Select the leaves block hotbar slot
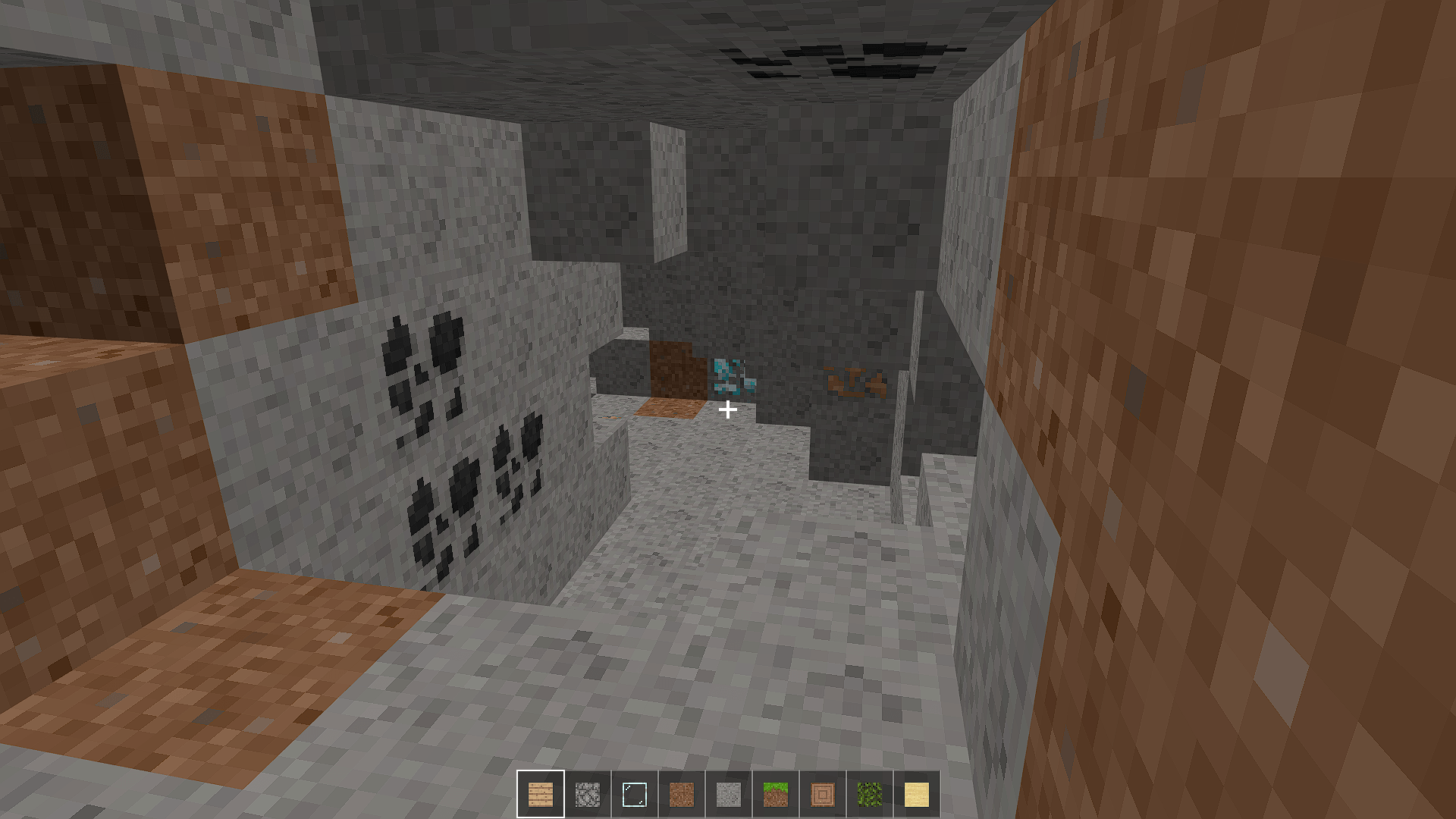Viewport: 1456px width, 819px height. tap(870, 794)
